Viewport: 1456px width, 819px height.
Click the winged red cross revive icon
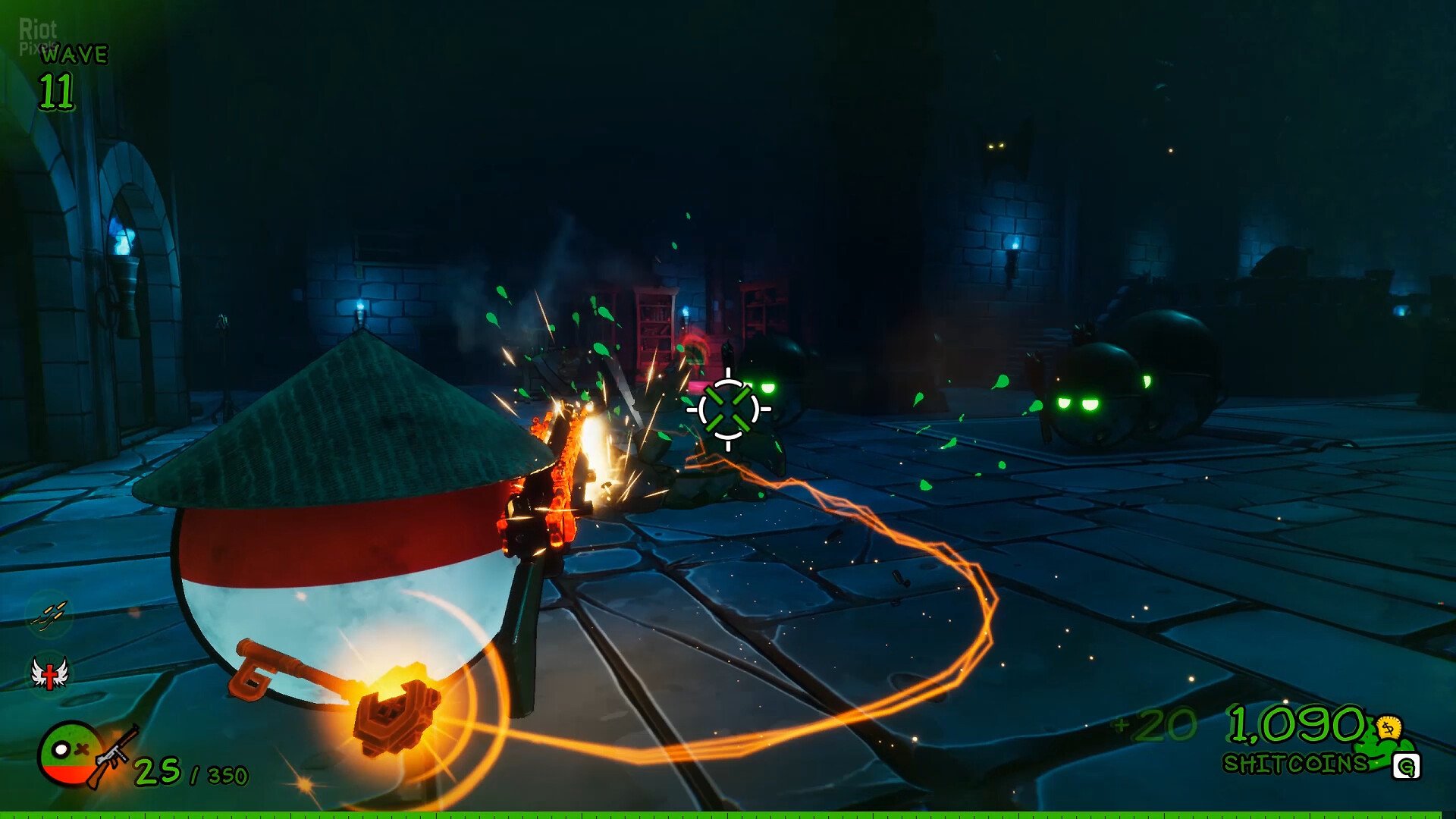coord(49,673)
